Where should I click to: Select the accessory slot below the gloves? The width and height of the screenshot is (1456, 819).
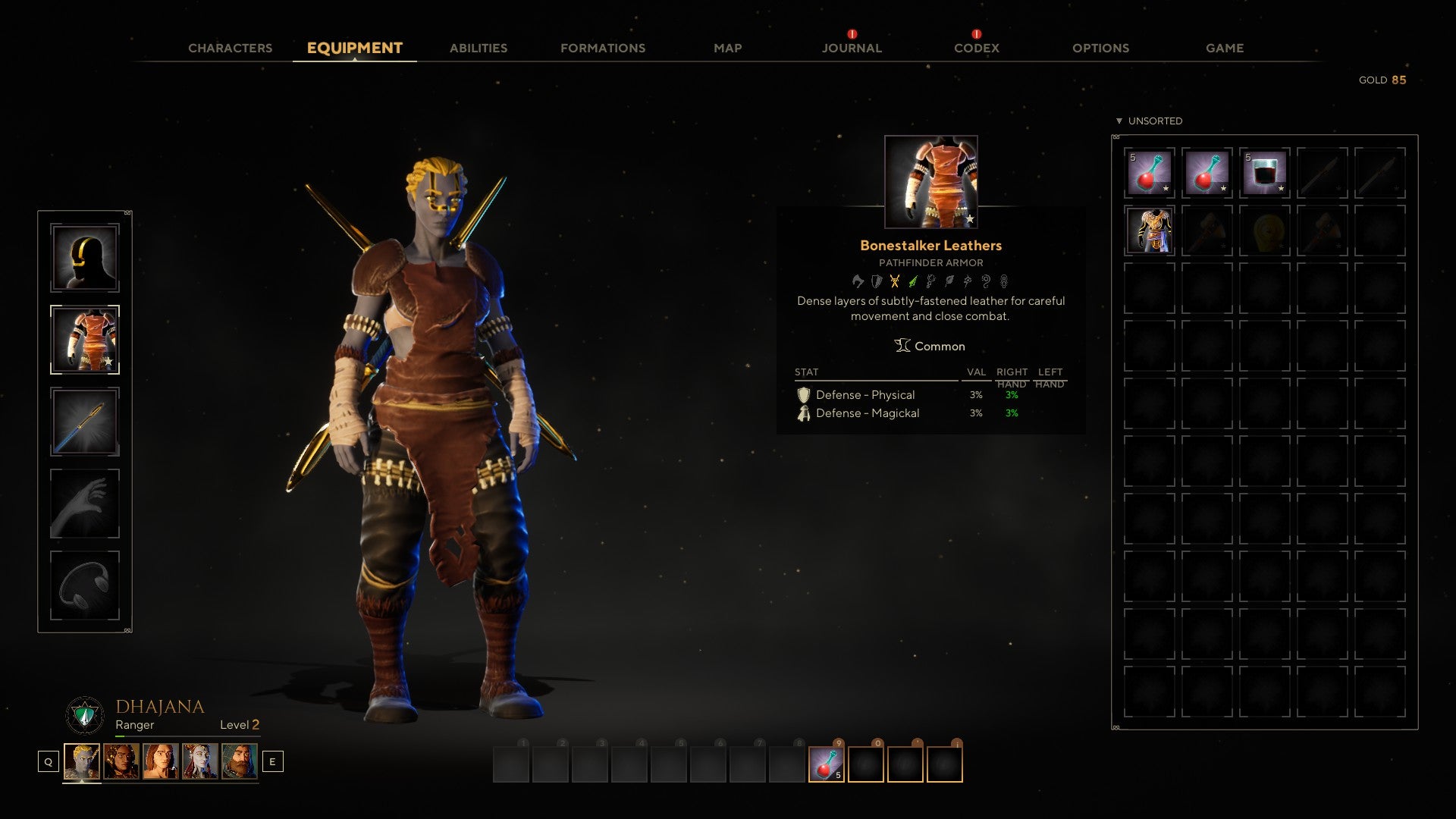point(85,584)
